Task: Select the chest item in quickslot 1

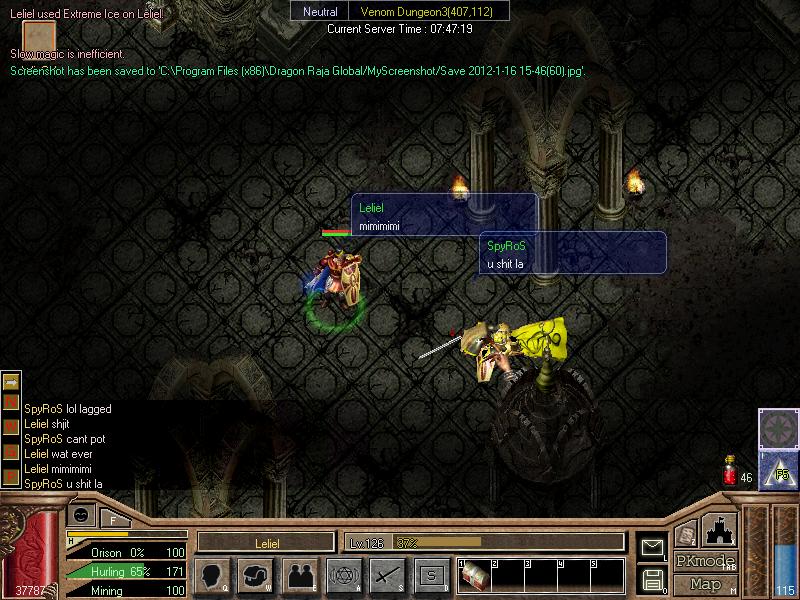Action: 475,577
